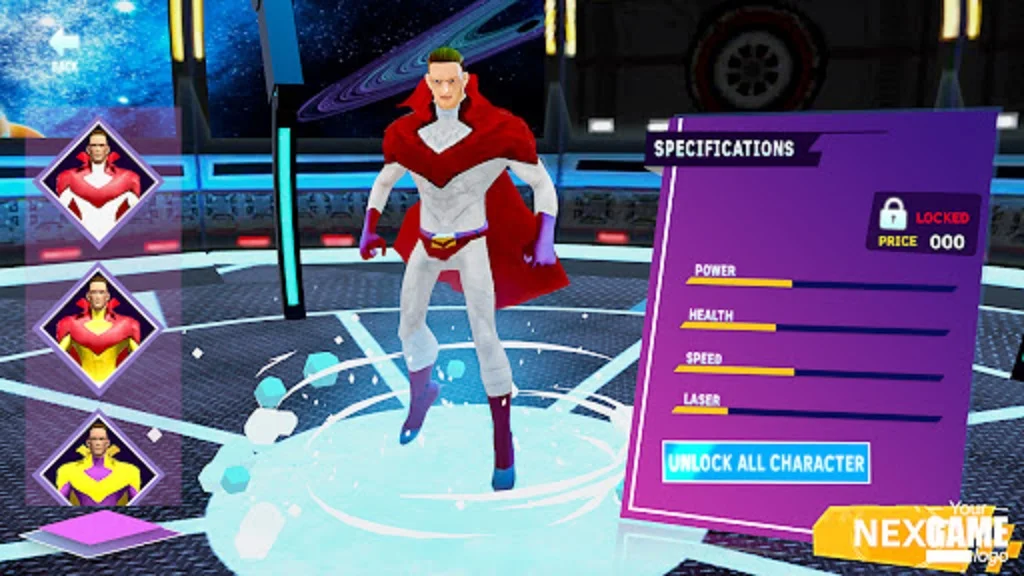Select the red and white suit character

point(98,183)
